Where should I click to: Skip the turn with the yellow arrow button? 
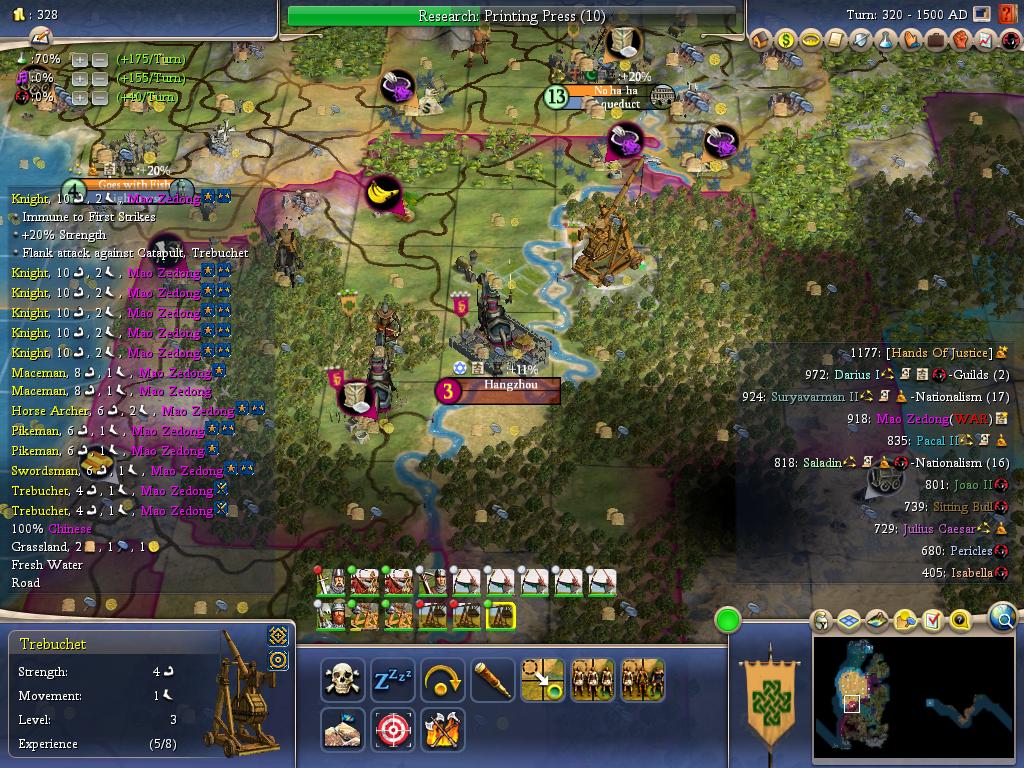point(442,680)
